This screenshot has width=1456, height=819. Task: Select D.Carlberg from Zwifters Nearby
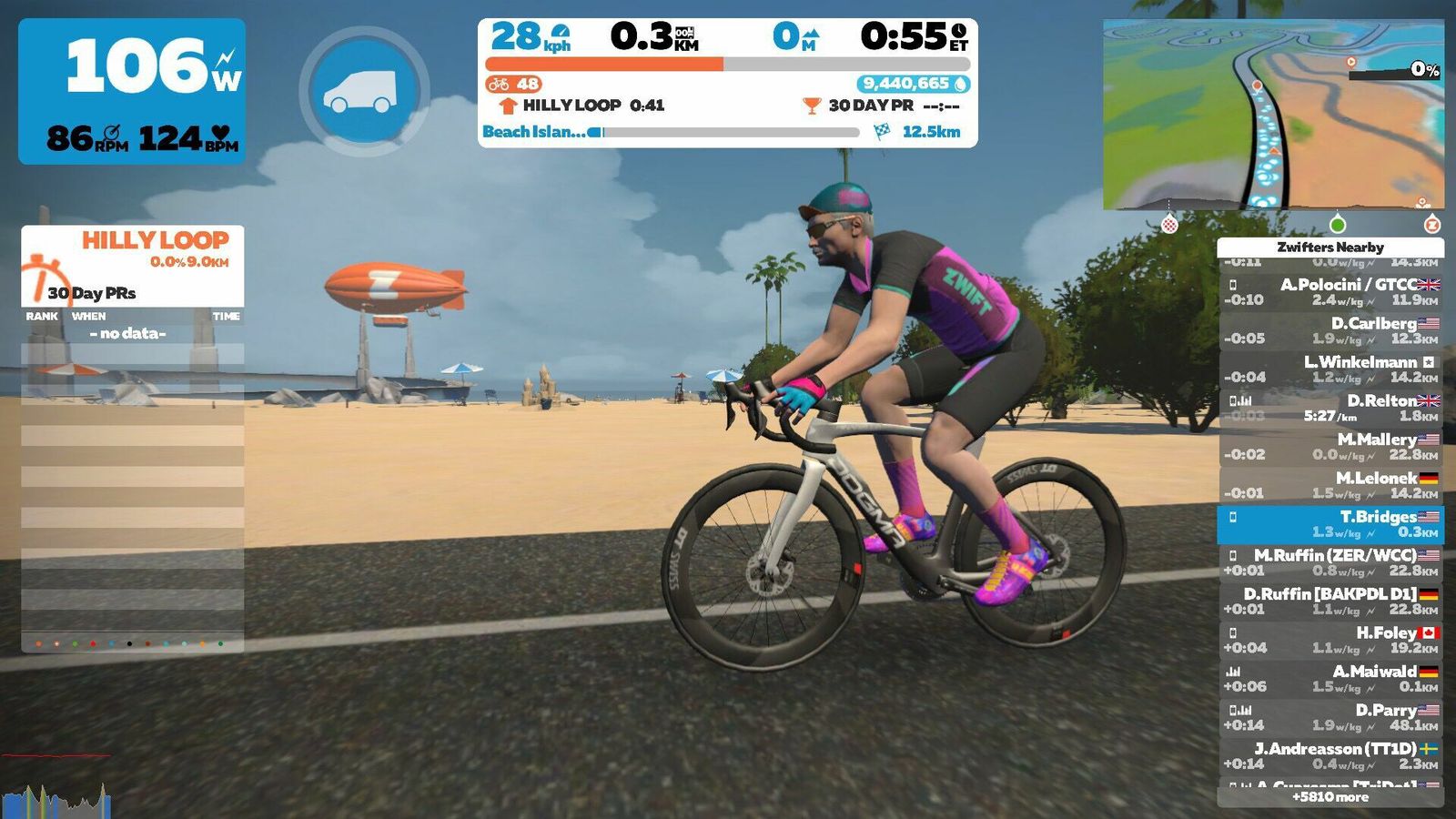(x=1330, y=330)
